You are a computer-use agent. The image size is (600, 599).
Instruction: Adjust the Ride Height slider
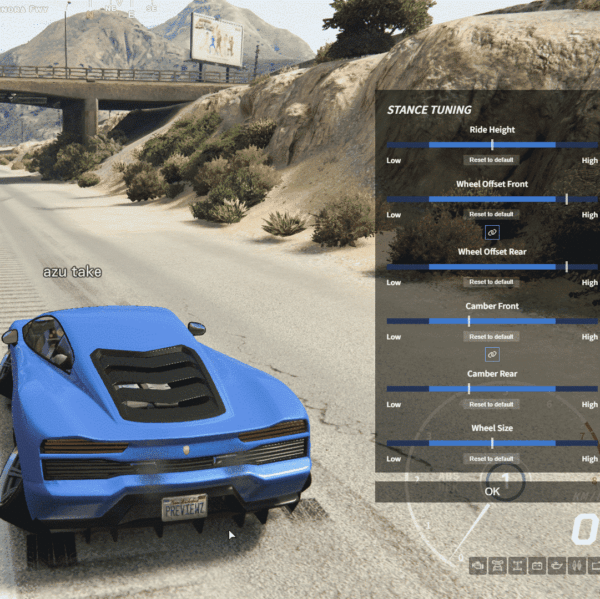491,145
